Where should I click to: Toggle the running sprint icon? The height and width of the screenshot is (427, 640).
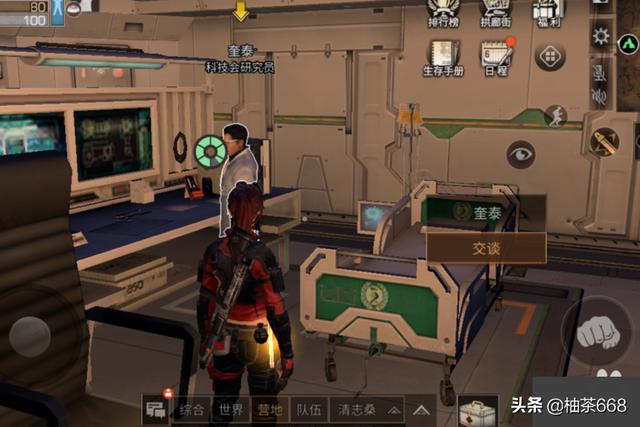(x=555, y=116)
